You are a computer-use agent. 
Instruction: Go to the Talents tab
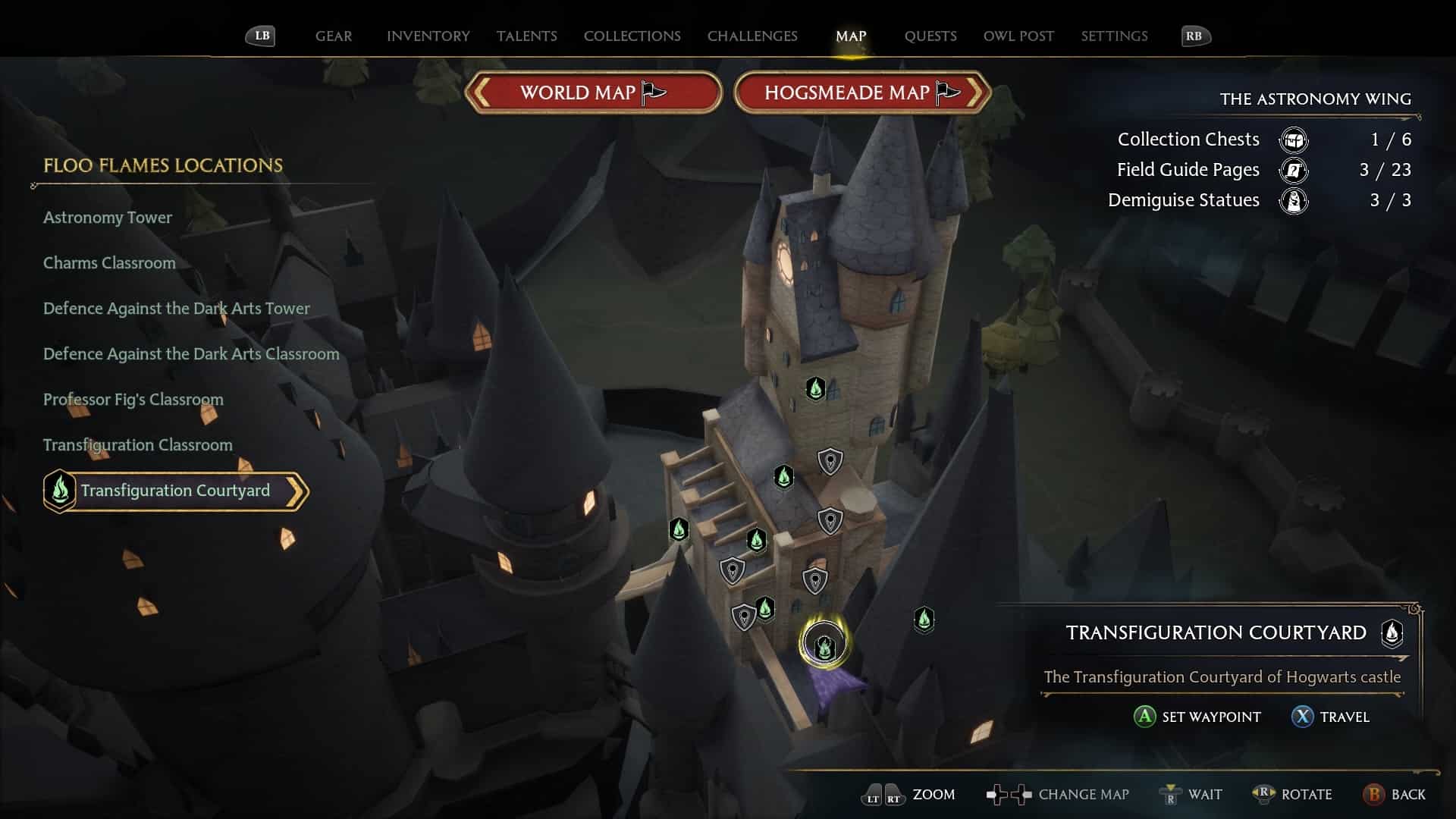click(526, 36)
